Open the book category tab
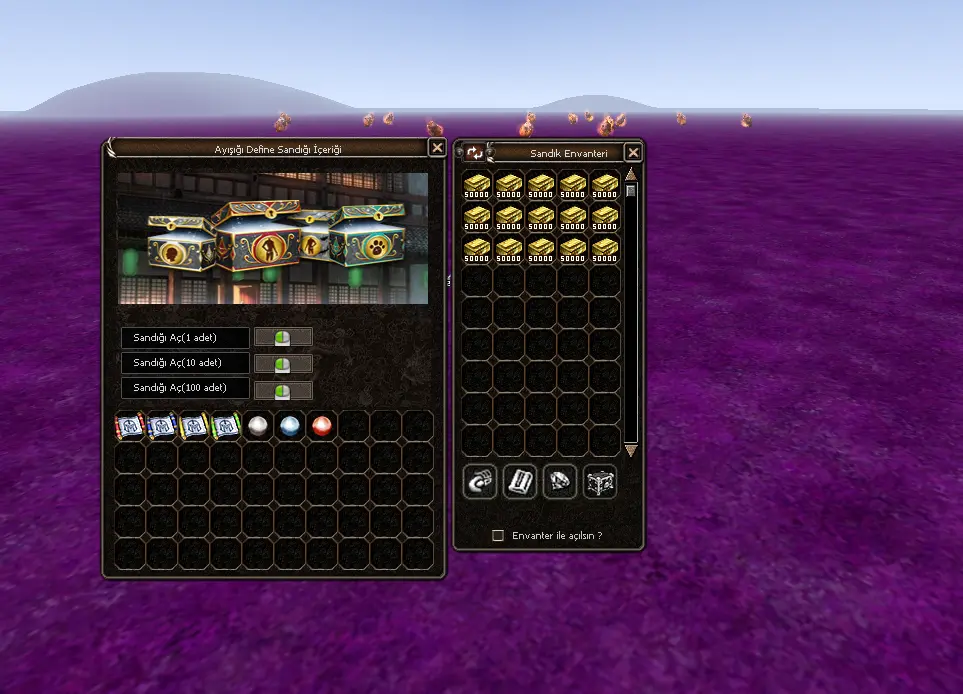This screenshot has height=694, width=963. click(x=520, y=482)
